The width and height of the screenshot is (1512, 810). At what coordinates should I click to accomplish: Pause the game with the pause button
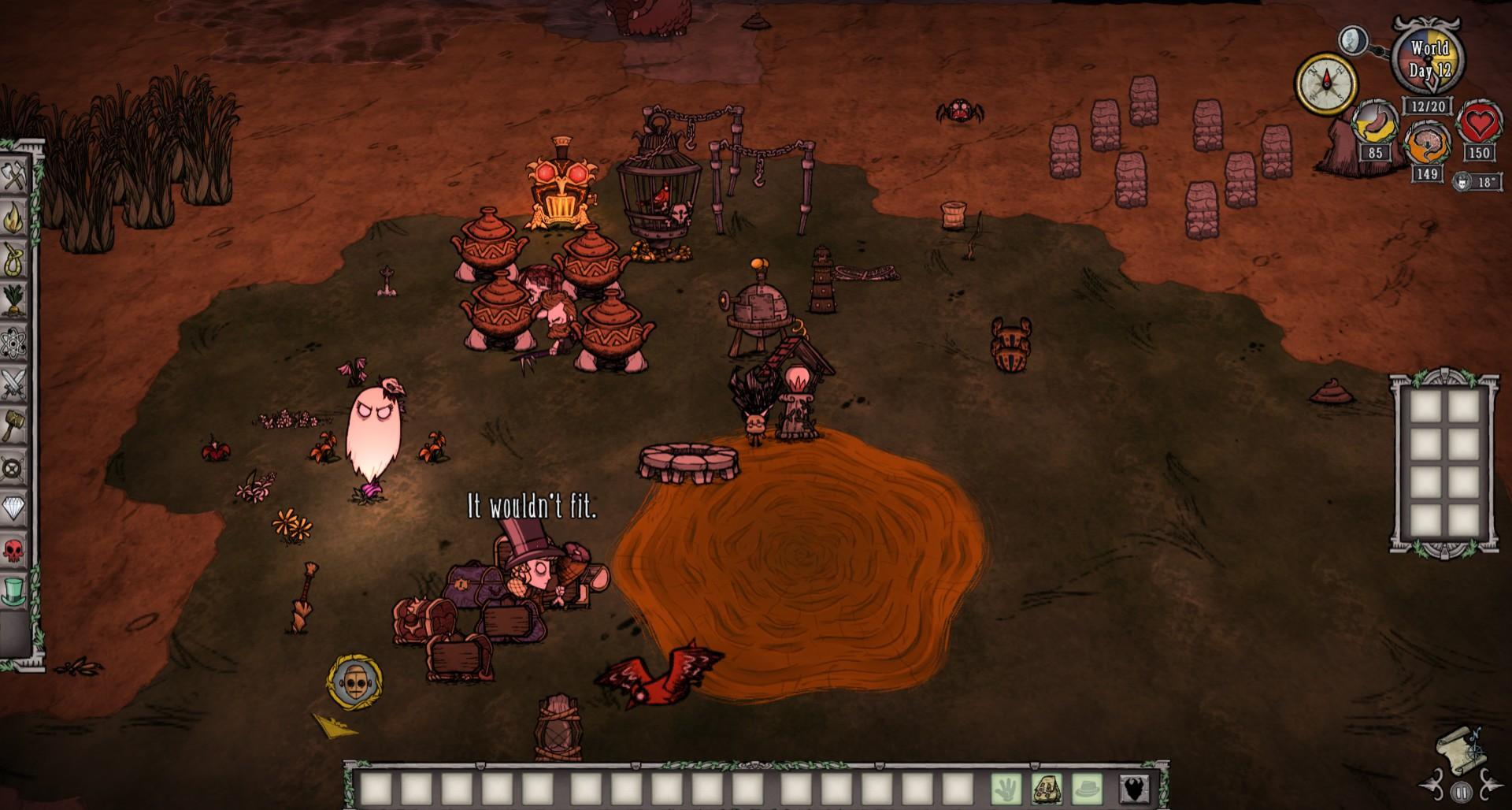1461,792
